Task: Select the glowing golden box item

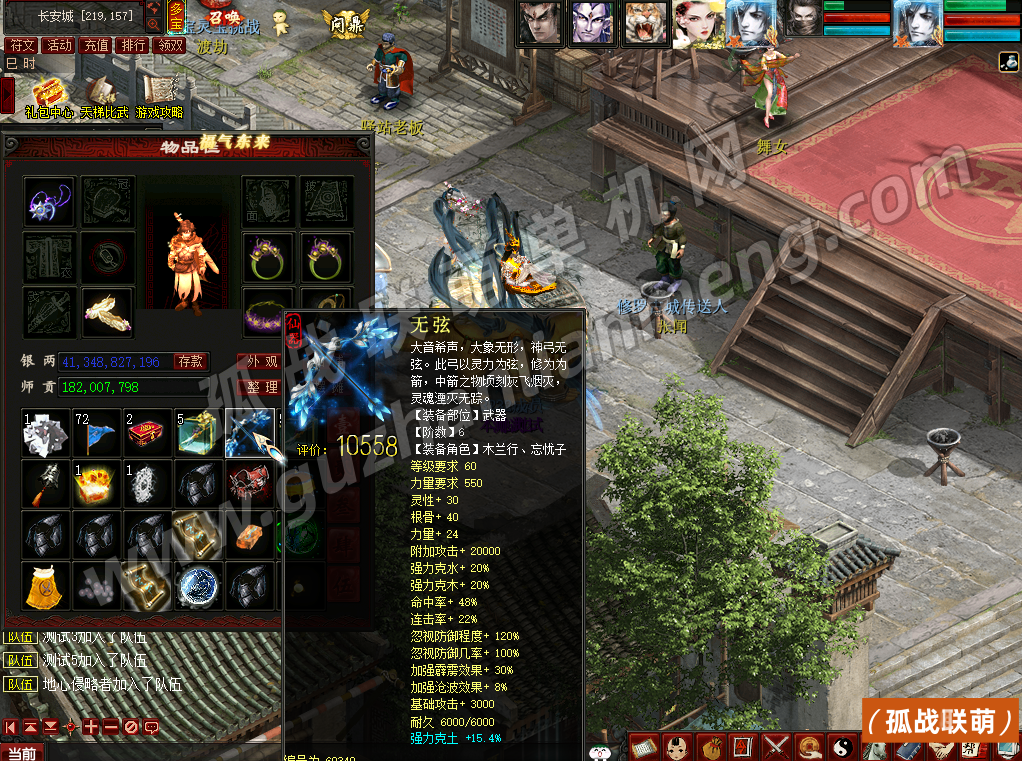Action: click(97, 484)
